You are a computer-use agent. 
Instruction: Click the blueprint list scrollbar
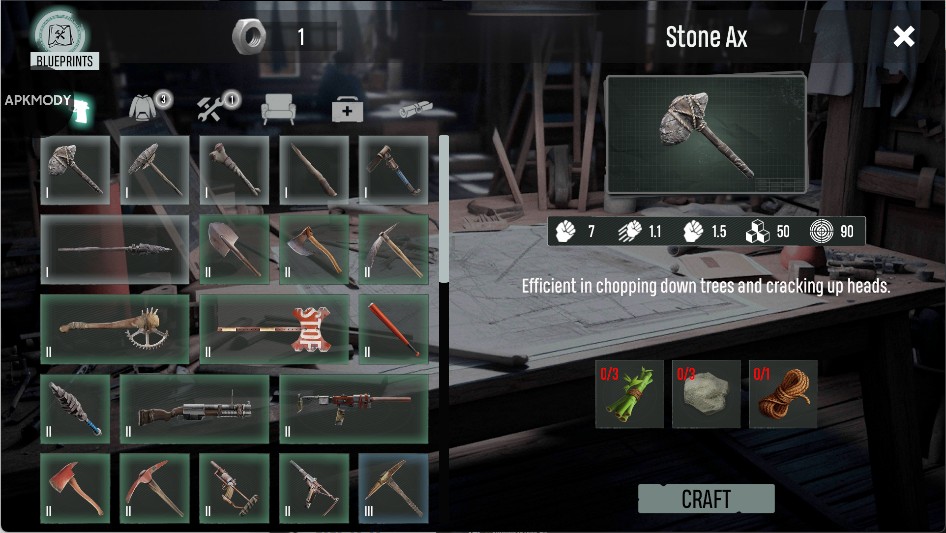(x=444, y=210)
